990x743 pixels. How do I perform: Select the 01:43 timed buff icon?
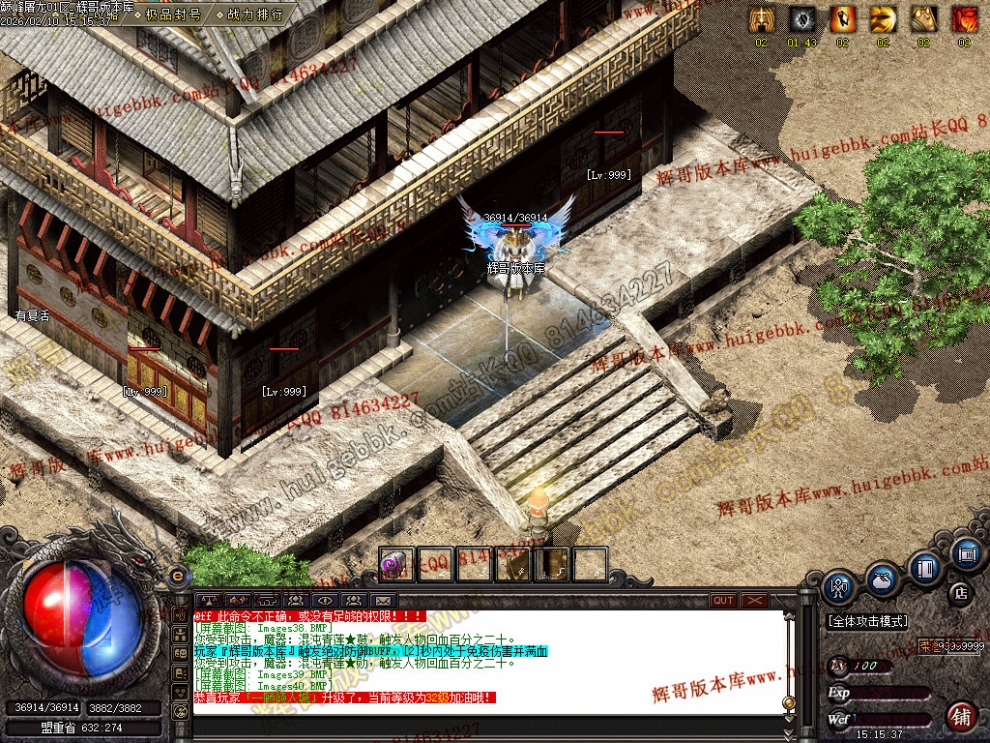click(803, 19)
